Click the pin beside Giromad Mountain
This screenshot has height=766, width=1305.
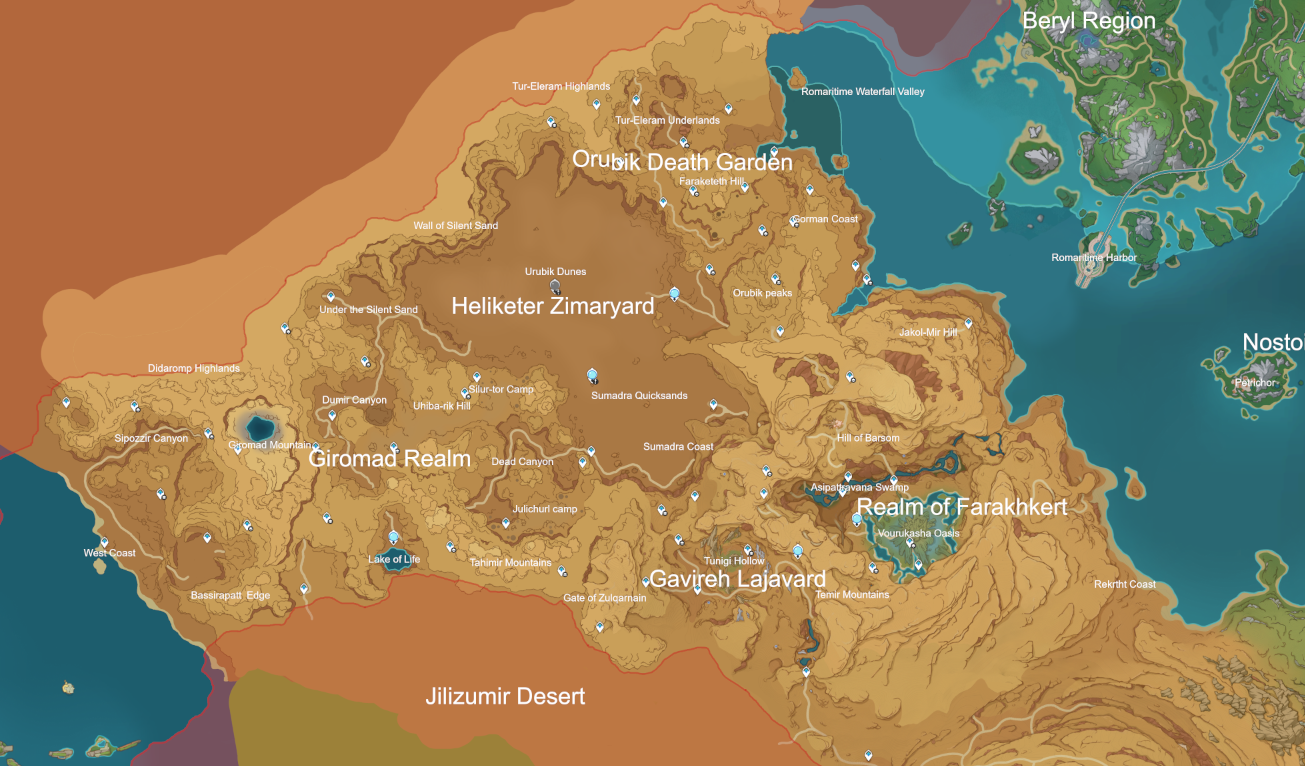[x=237, y=450]
